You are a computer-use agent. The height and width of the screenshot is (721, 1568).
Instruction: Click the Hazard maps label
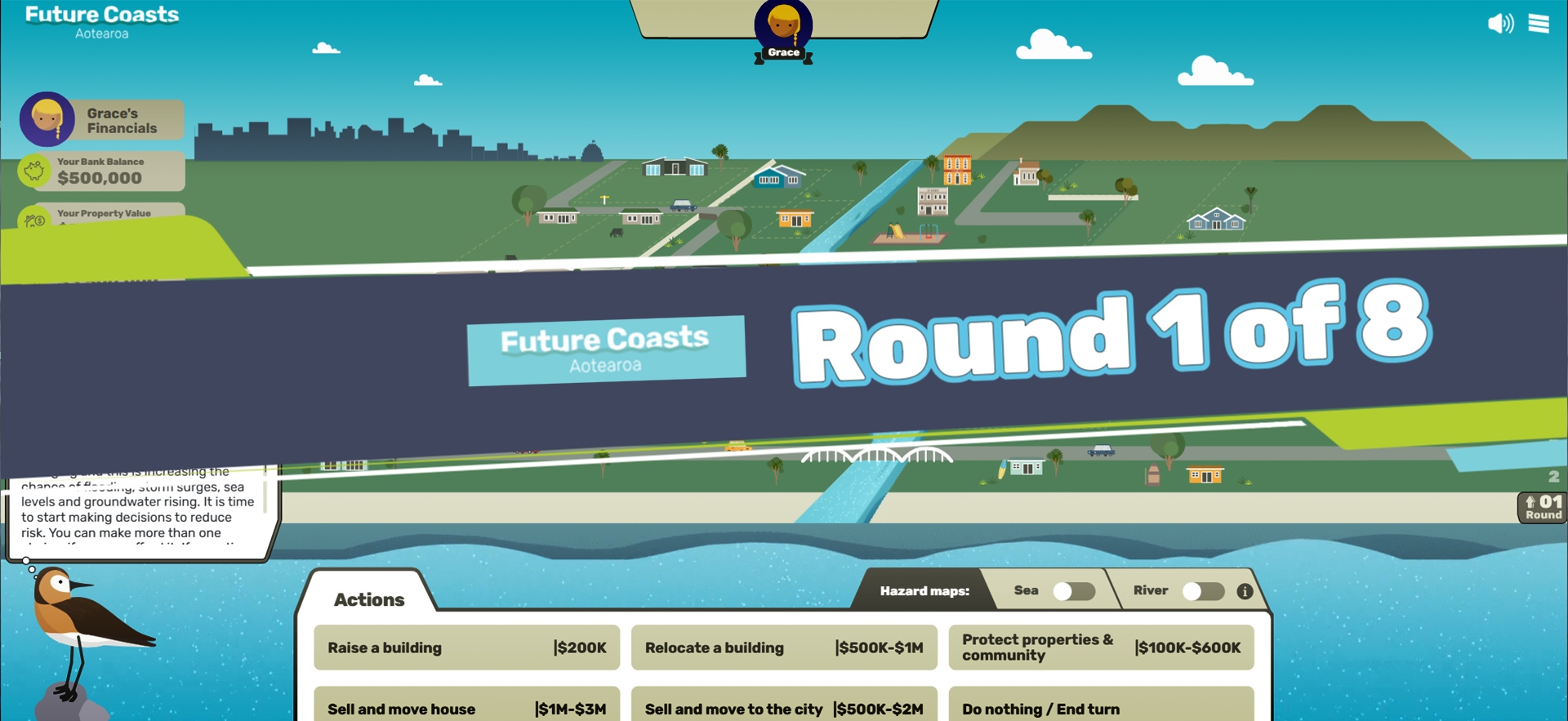[x=924, y=590]
